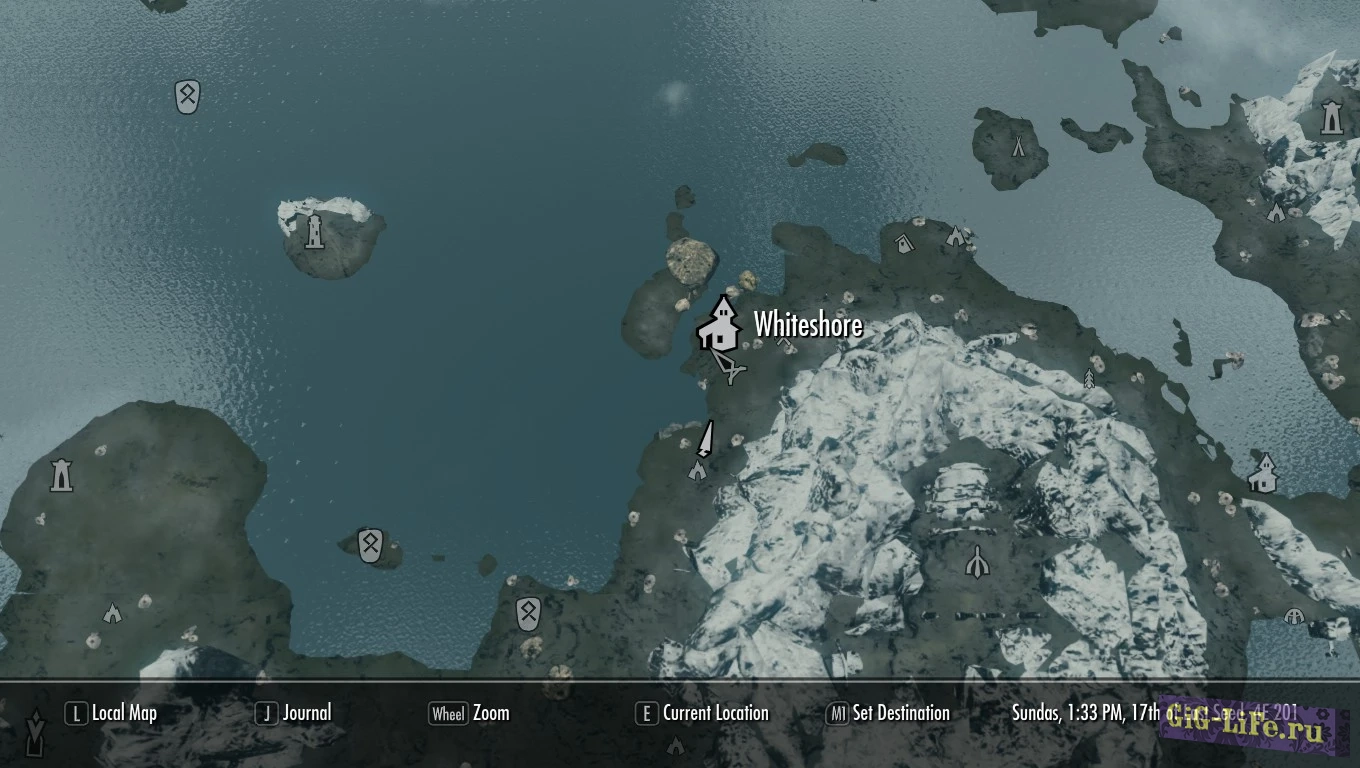Viewport: 1360px width, 768px height.
Task: Pick the tent marker on the small islet
Action: click(x=1018, y=146)
